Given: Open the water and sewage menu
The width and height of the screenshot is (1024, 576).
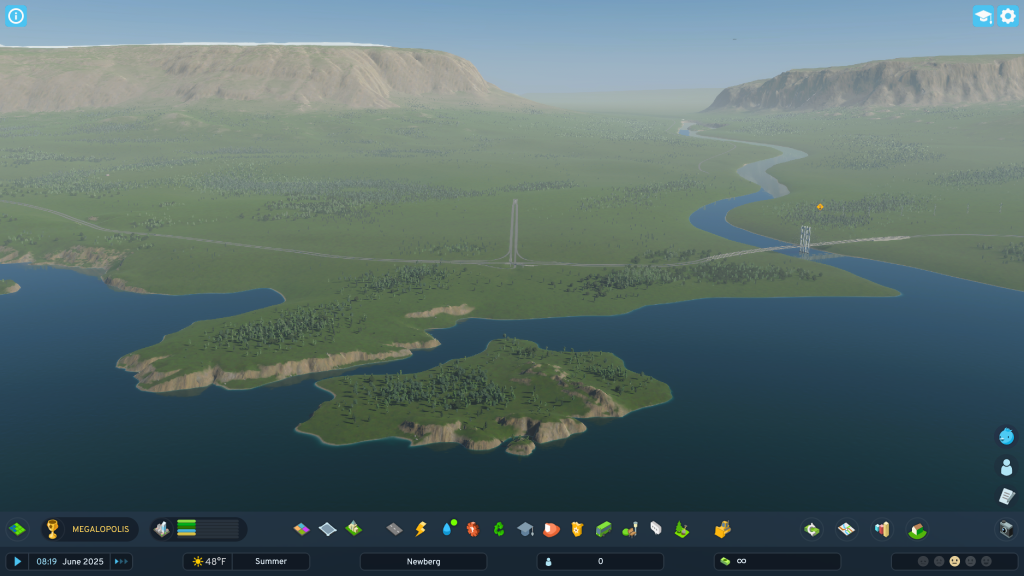Looking at the screenshot, I should point(447,529).
